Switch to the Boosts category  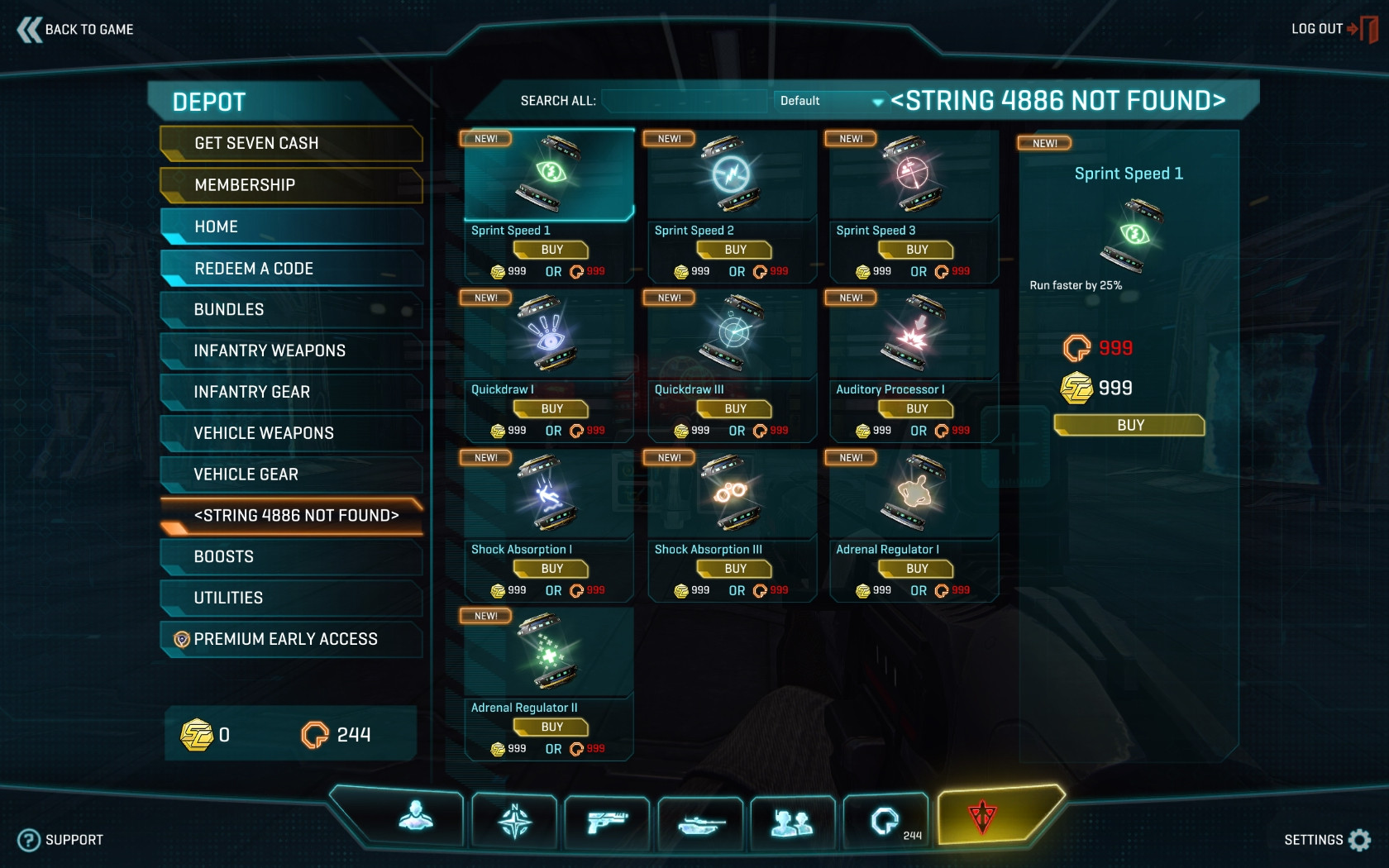click(x=290, y=556)
